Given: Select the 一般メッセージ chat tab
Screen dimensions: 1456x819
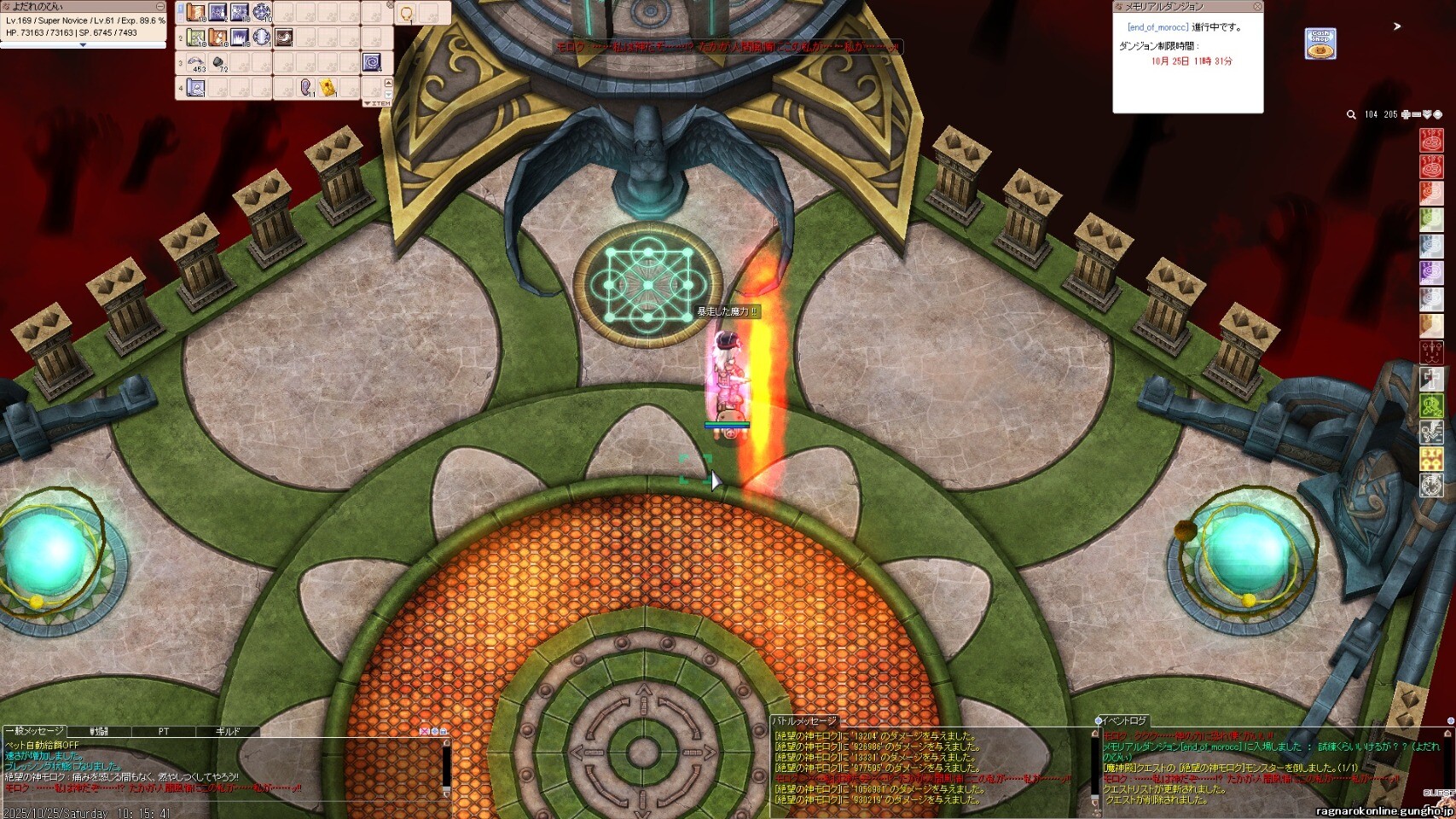Looking at the screenshot, I should [36, 731].
